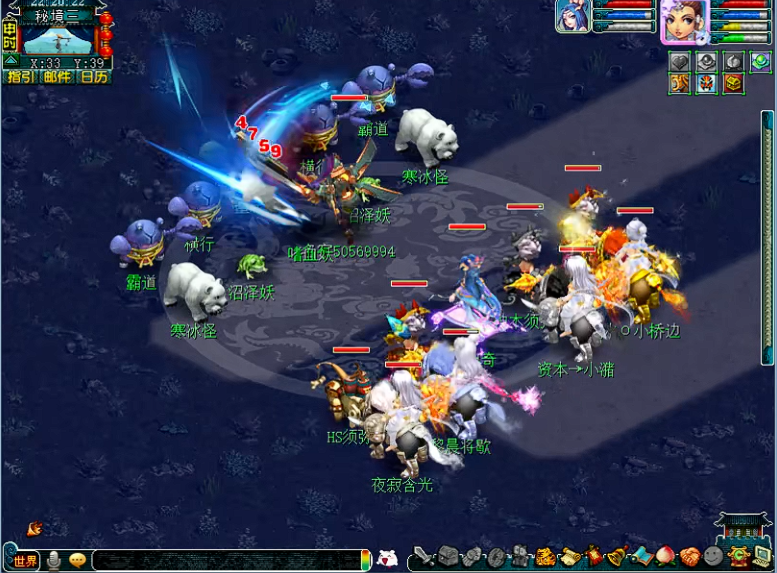Screen dimensions: 777x573
Task: Click the golden swirl buff icon
Action: [680, 84]
